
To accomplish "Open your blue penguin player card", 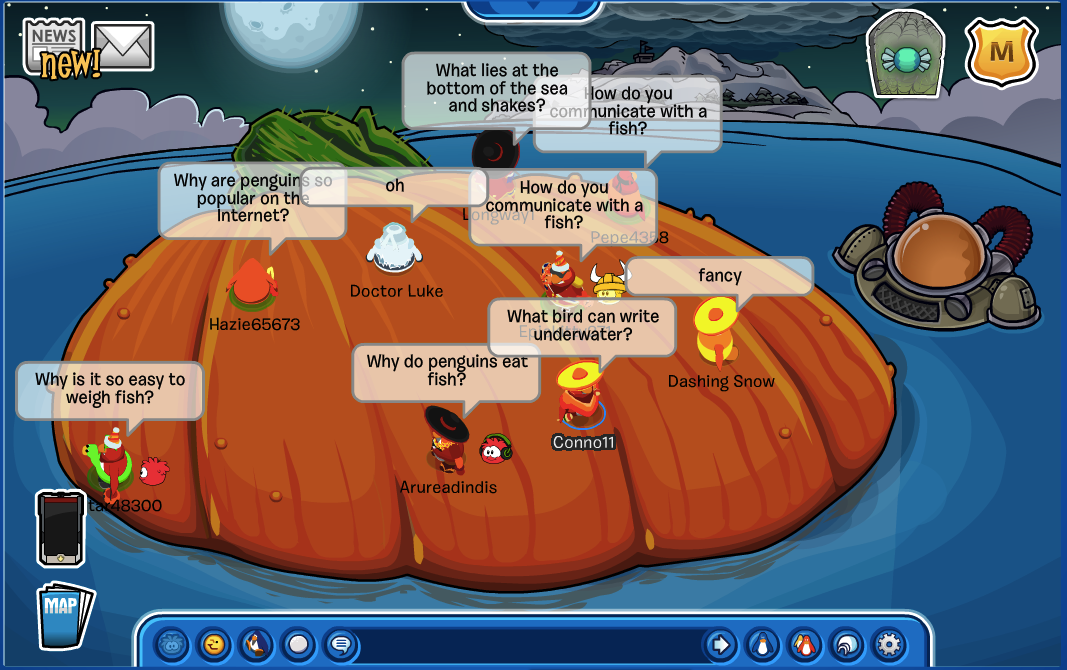I will (x=762, y=644).
